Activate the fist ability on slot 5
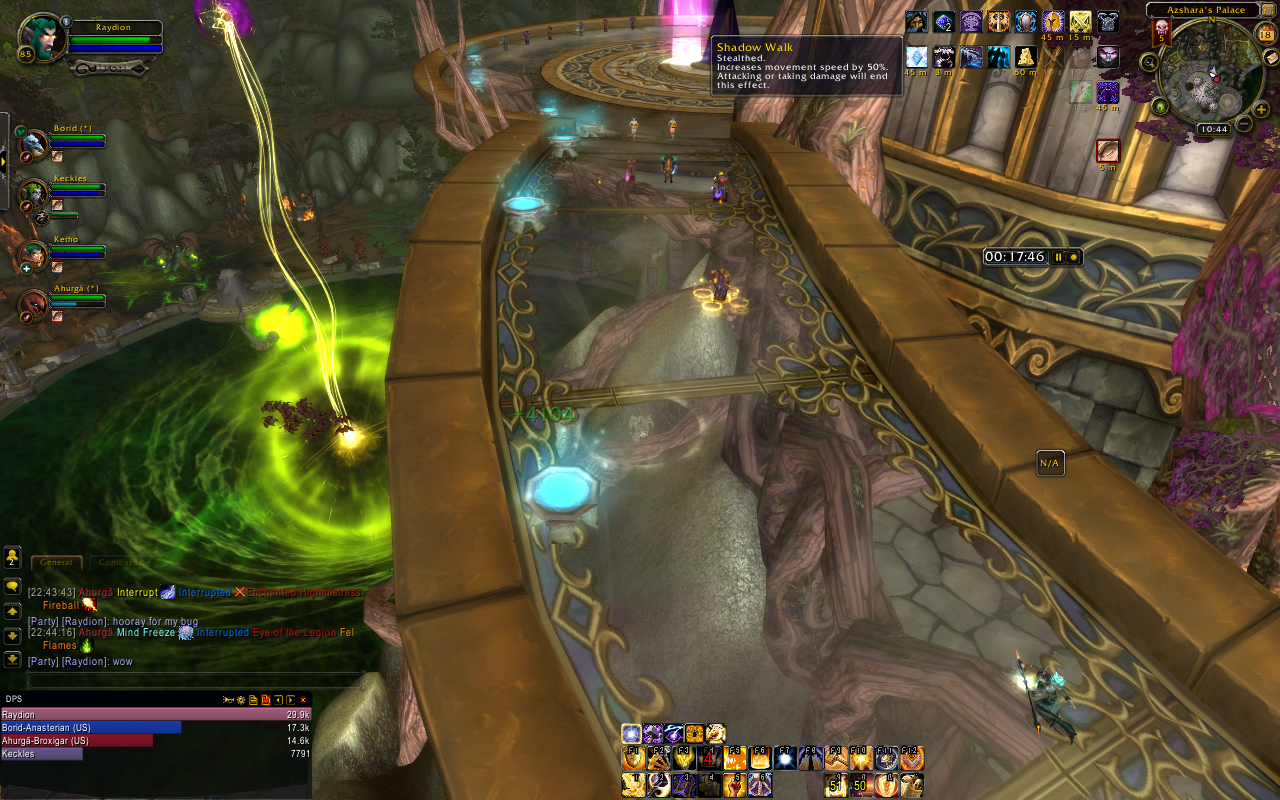Screen dimensions: 1280x800 coord(735,785)
